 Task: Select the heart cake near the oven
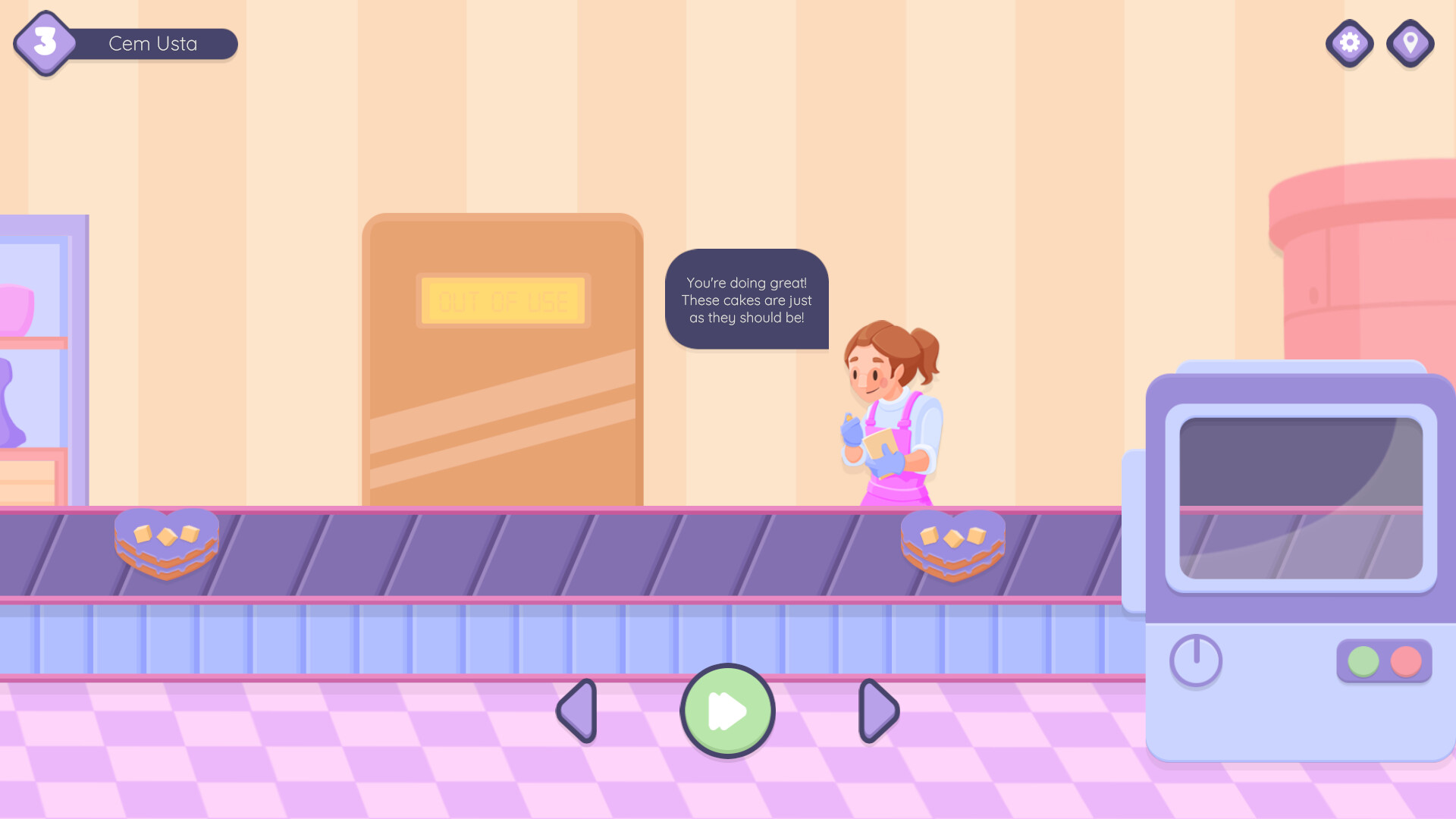click(x=952, y=544)
